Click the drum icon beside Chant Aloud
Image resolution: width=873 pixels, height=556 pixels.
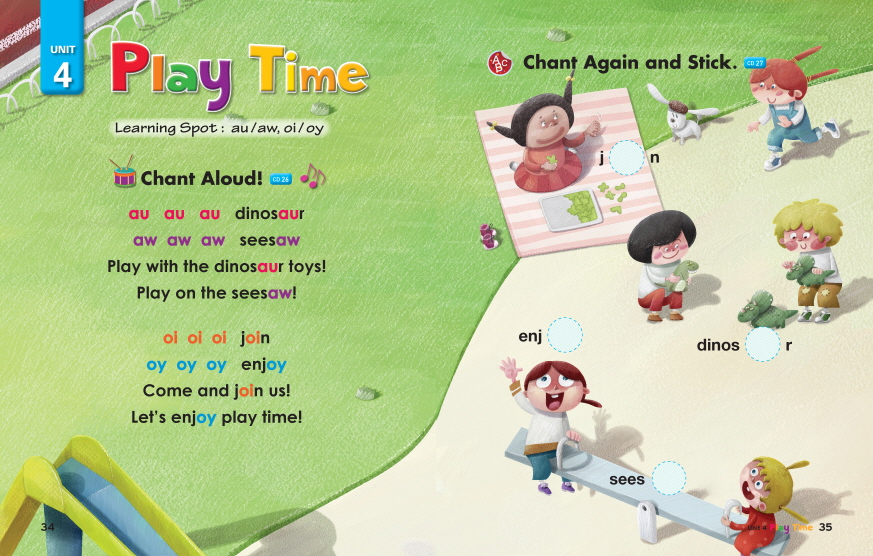click(x=124, y=176)
